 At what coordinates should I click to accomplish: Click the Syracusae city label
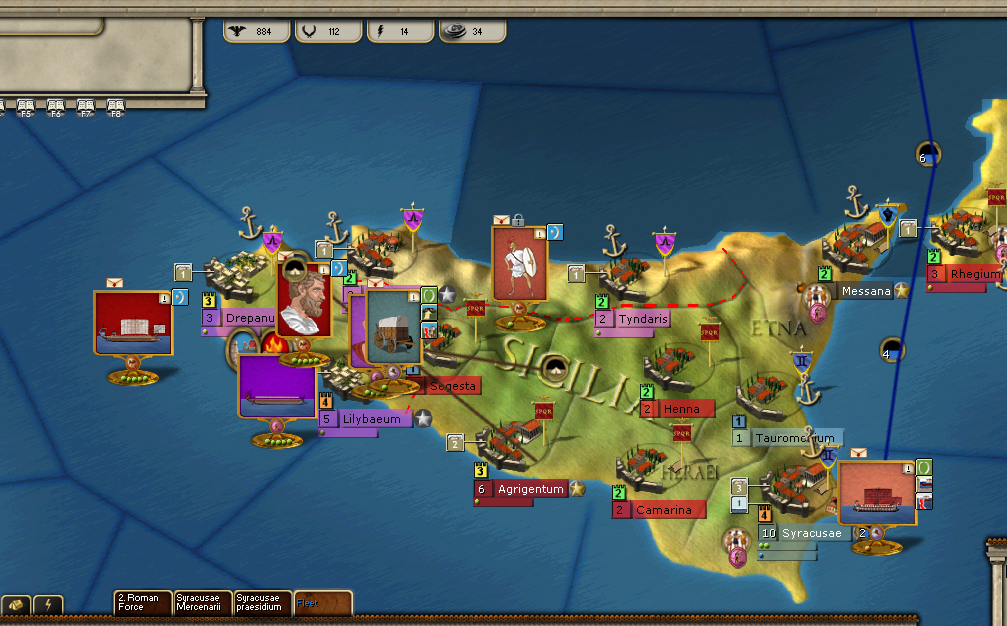pos(811,533)
